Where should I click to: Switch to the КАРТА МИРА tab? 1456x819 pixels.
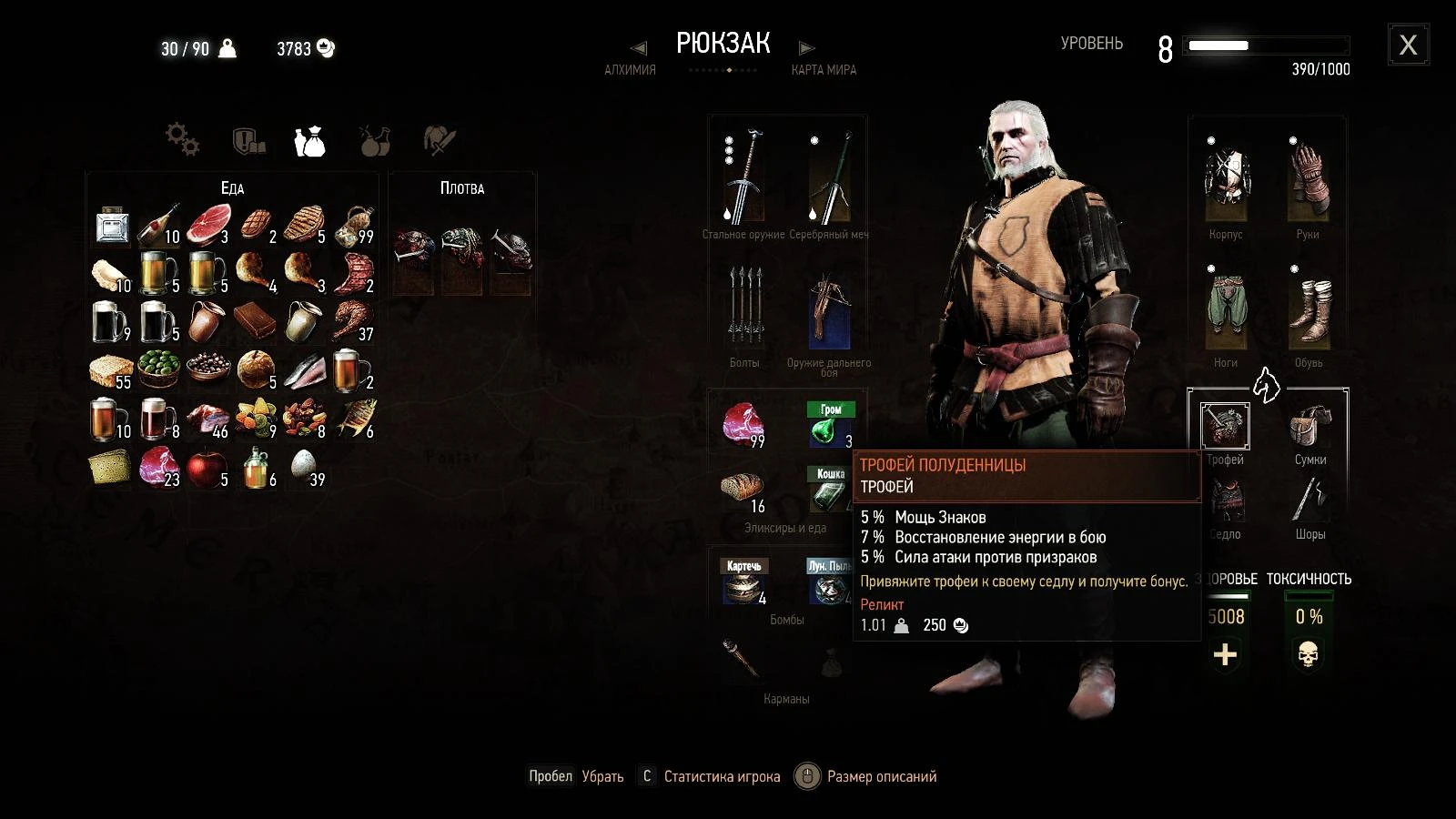point(823,69)
